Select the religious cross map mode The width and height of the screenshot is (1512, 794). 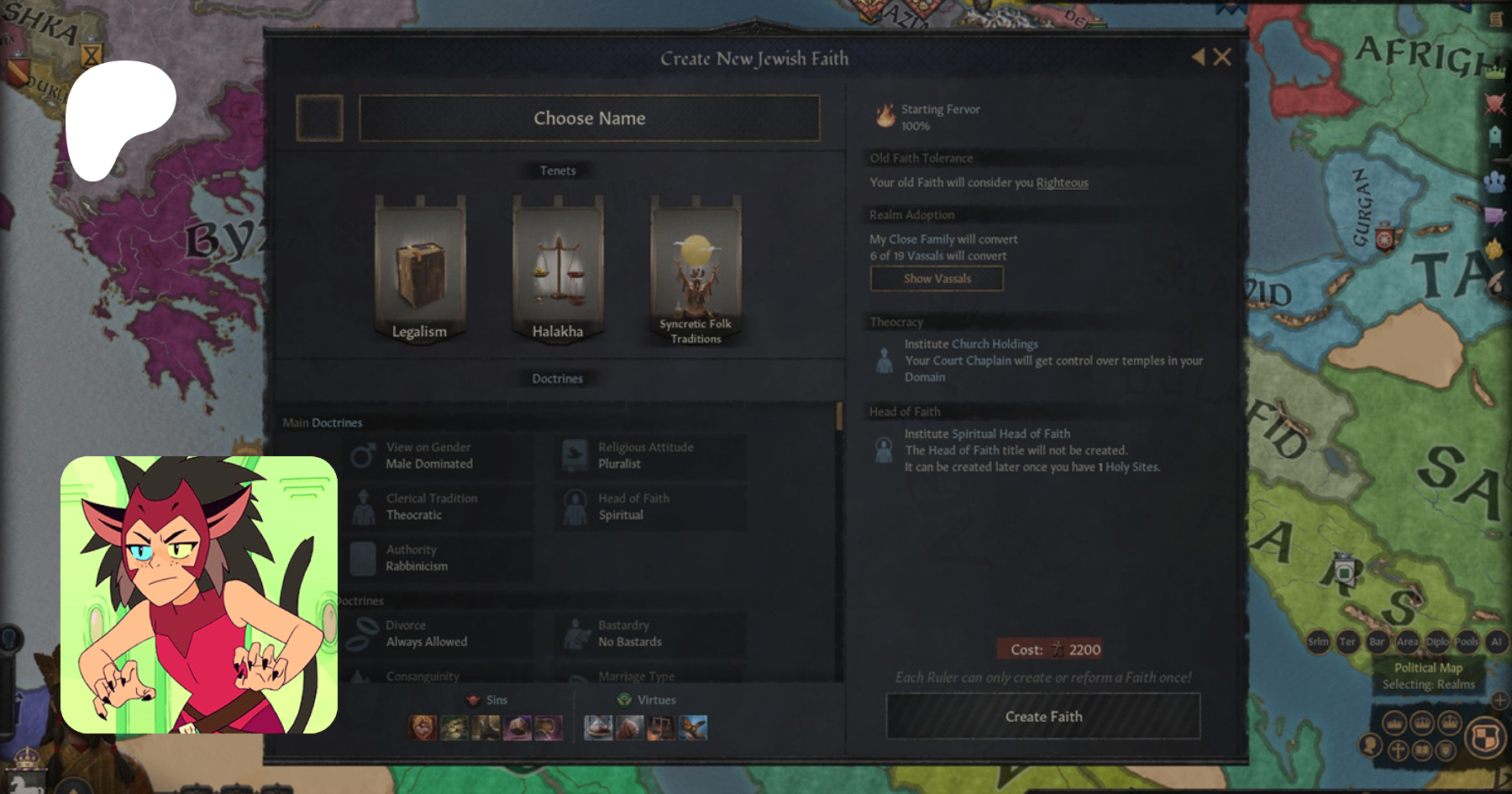tap(1398, 749)
